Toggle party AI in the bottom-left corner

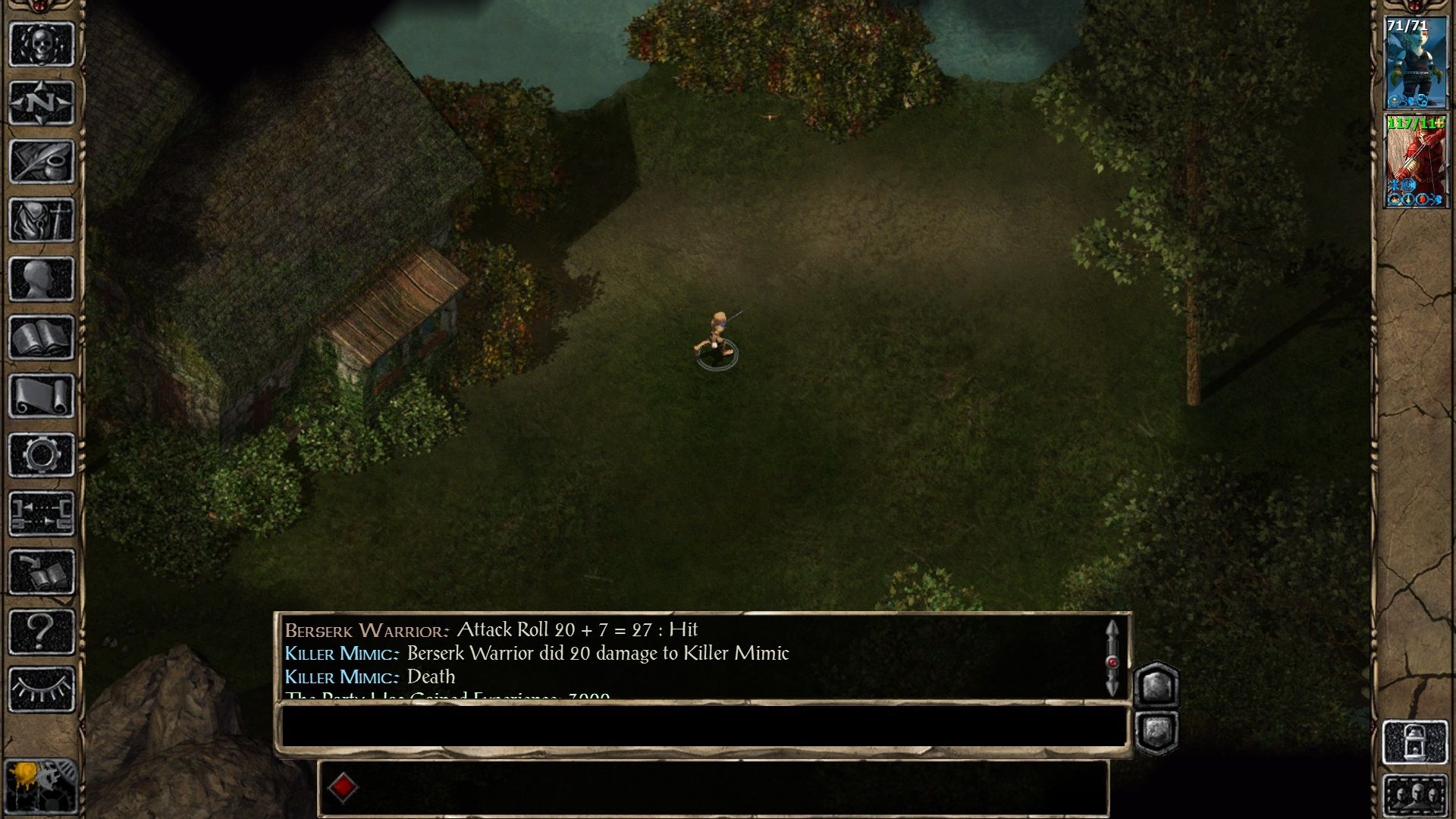40,786
